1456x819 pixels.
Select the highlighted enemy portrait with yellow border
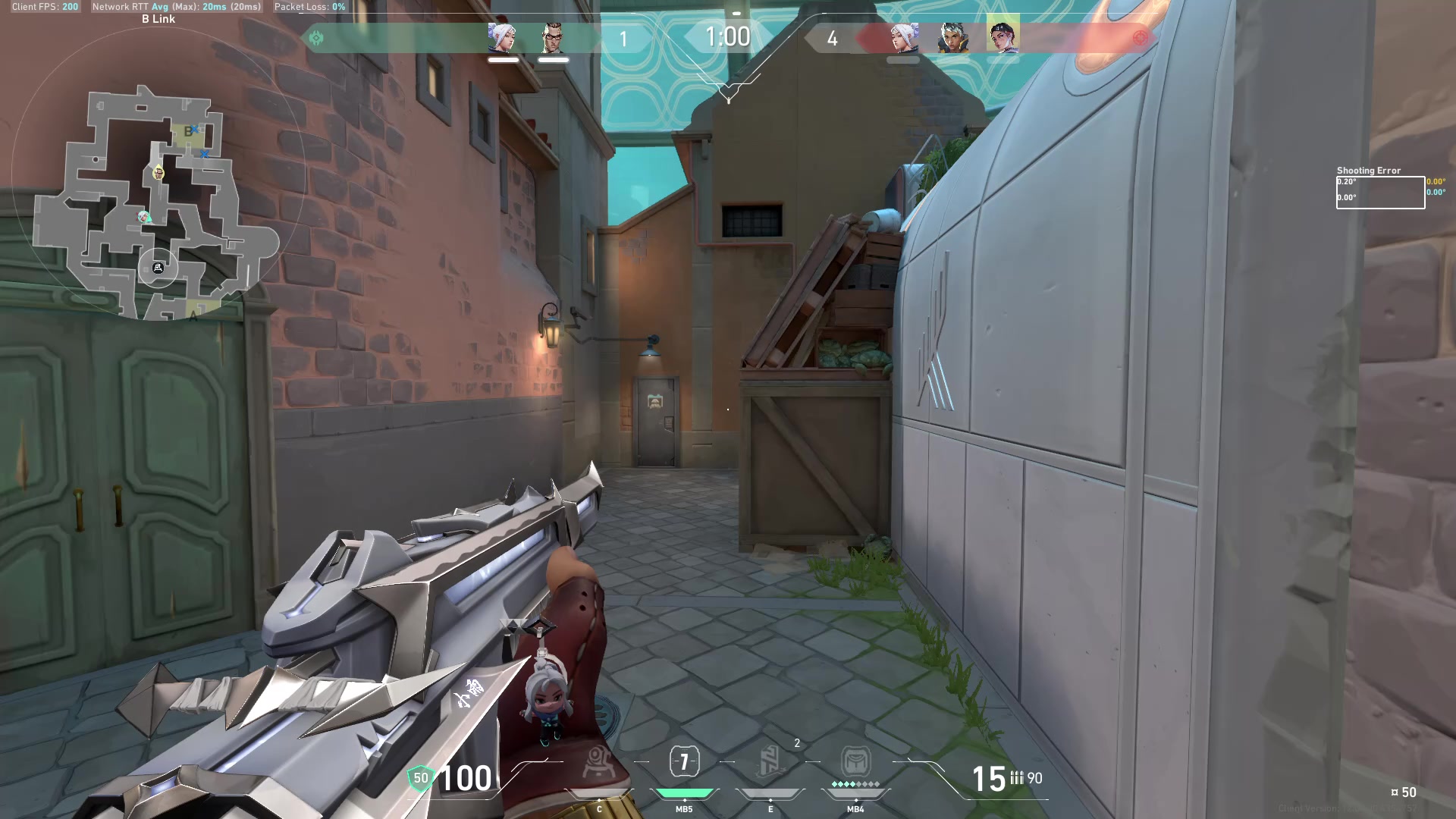coord(1003,36)
